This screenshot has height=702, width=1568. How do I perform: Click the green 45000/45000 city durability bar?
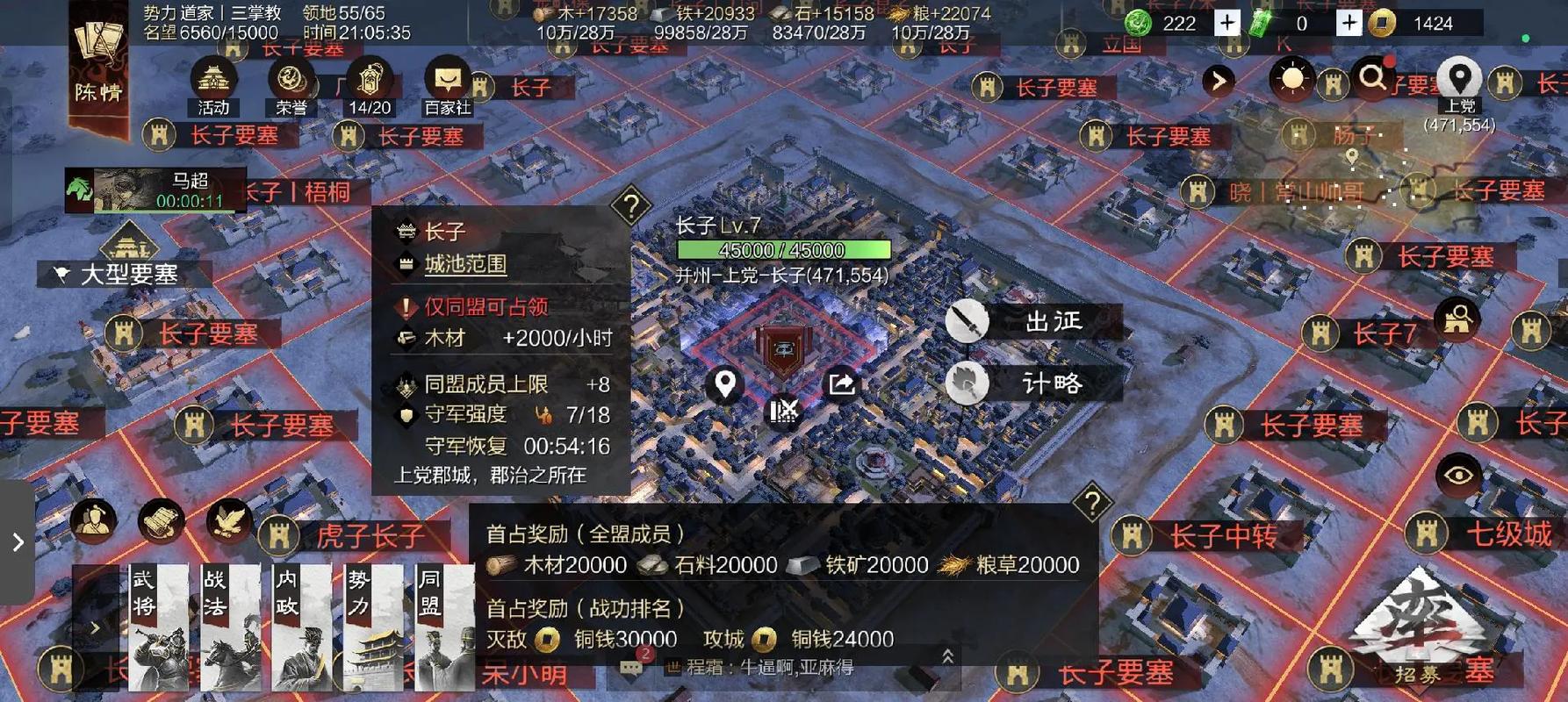(778, 250)
